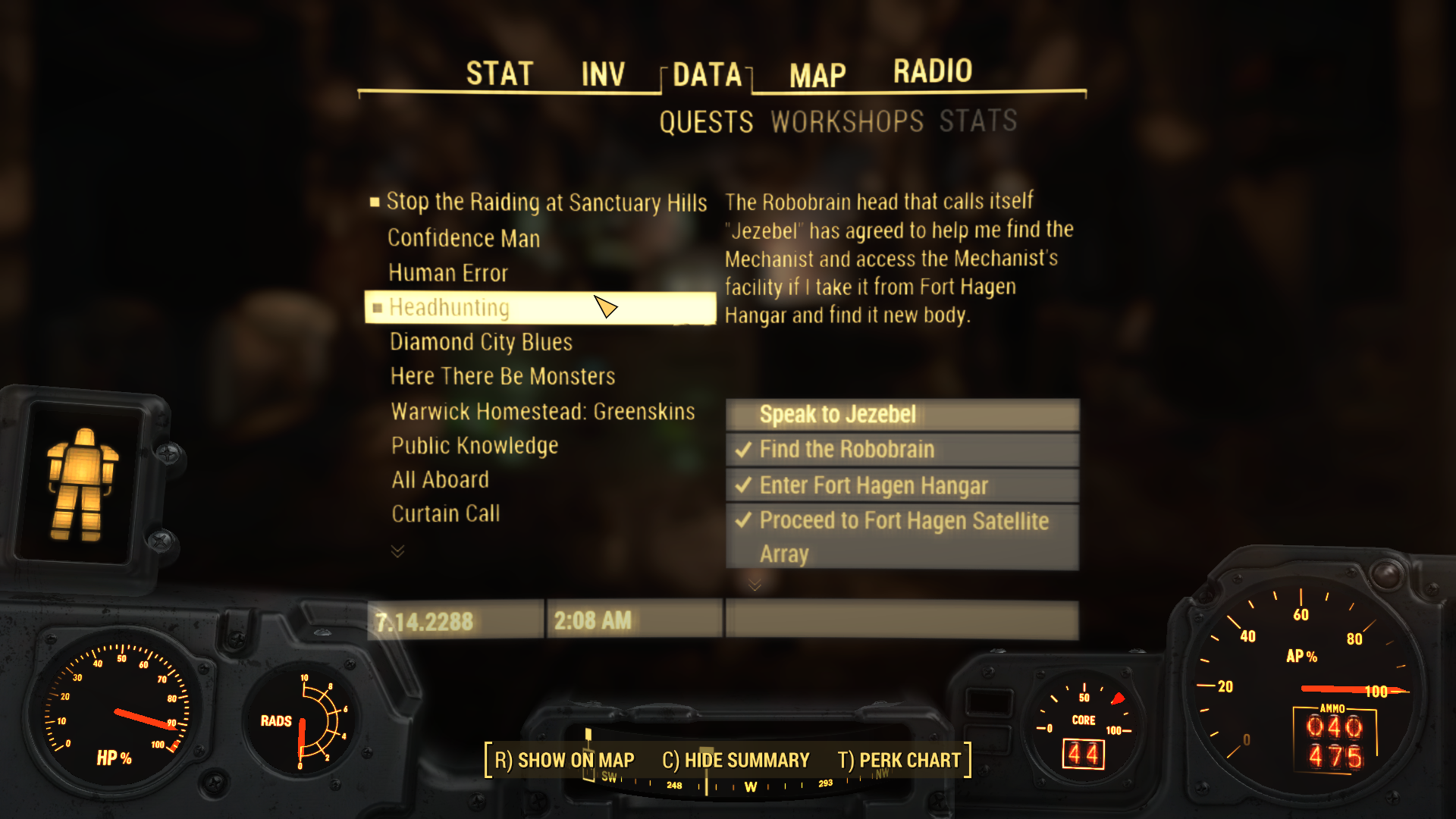Viewport: 1456px width, 819px height.
Task: Open the INV tab
Action: coord(603,74)
